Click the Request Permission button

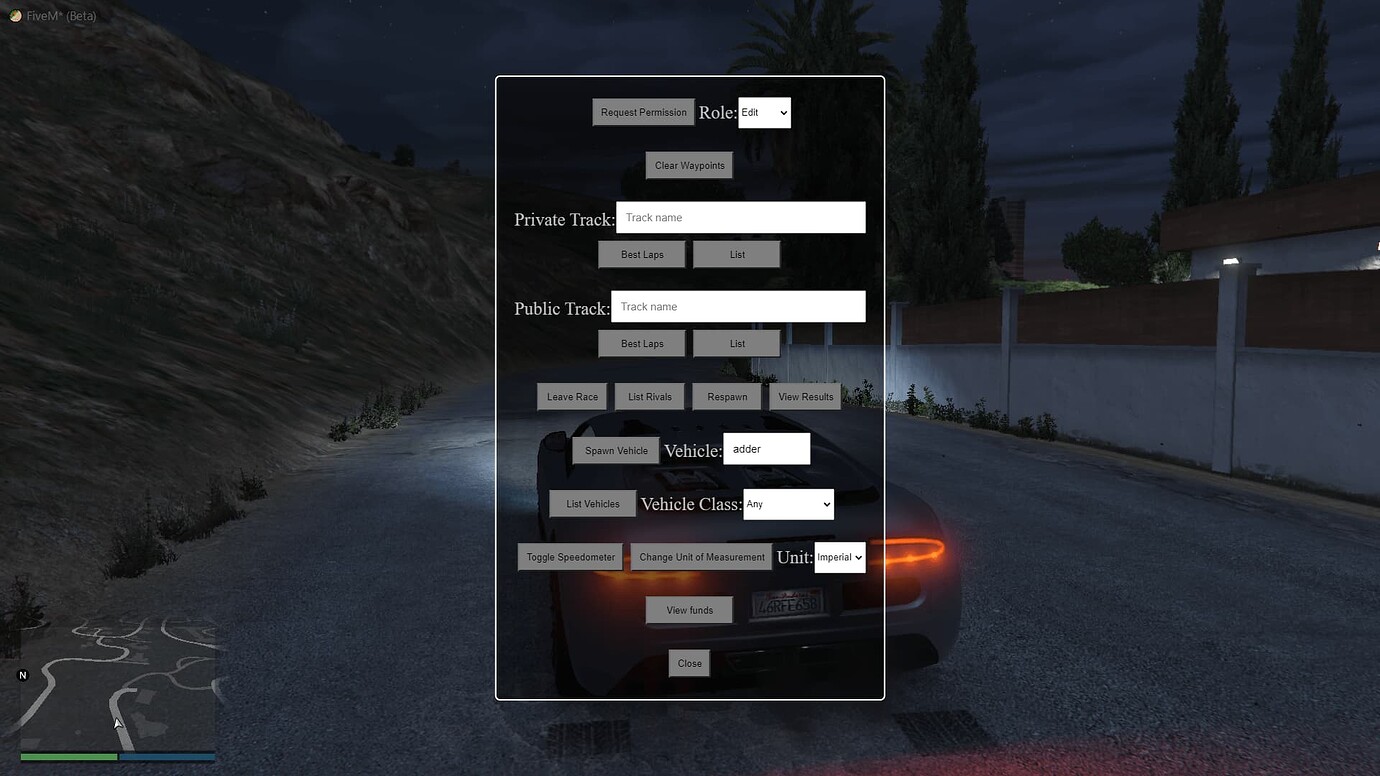click(642, 112)
